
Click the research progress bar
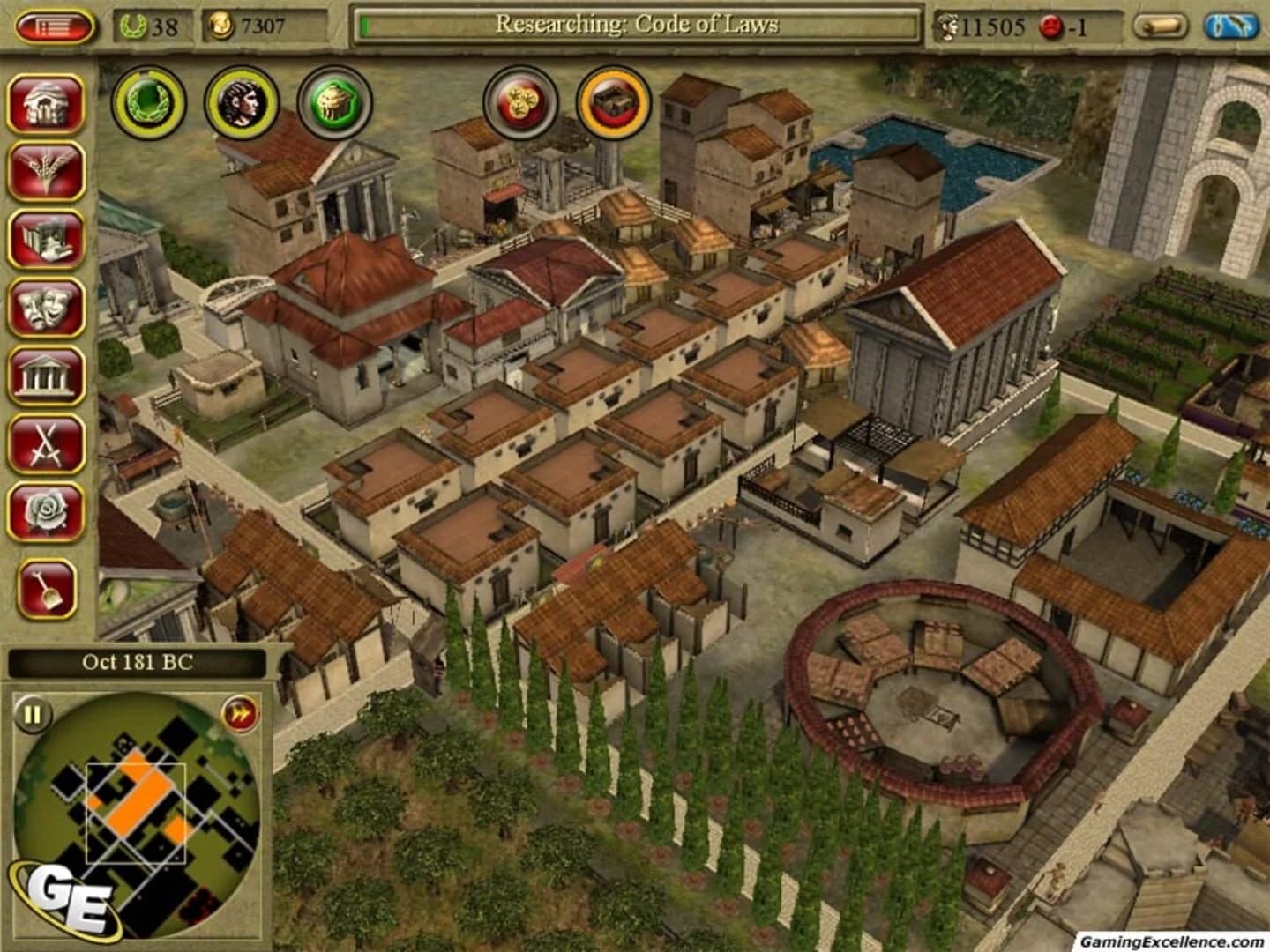pos(366,24)
